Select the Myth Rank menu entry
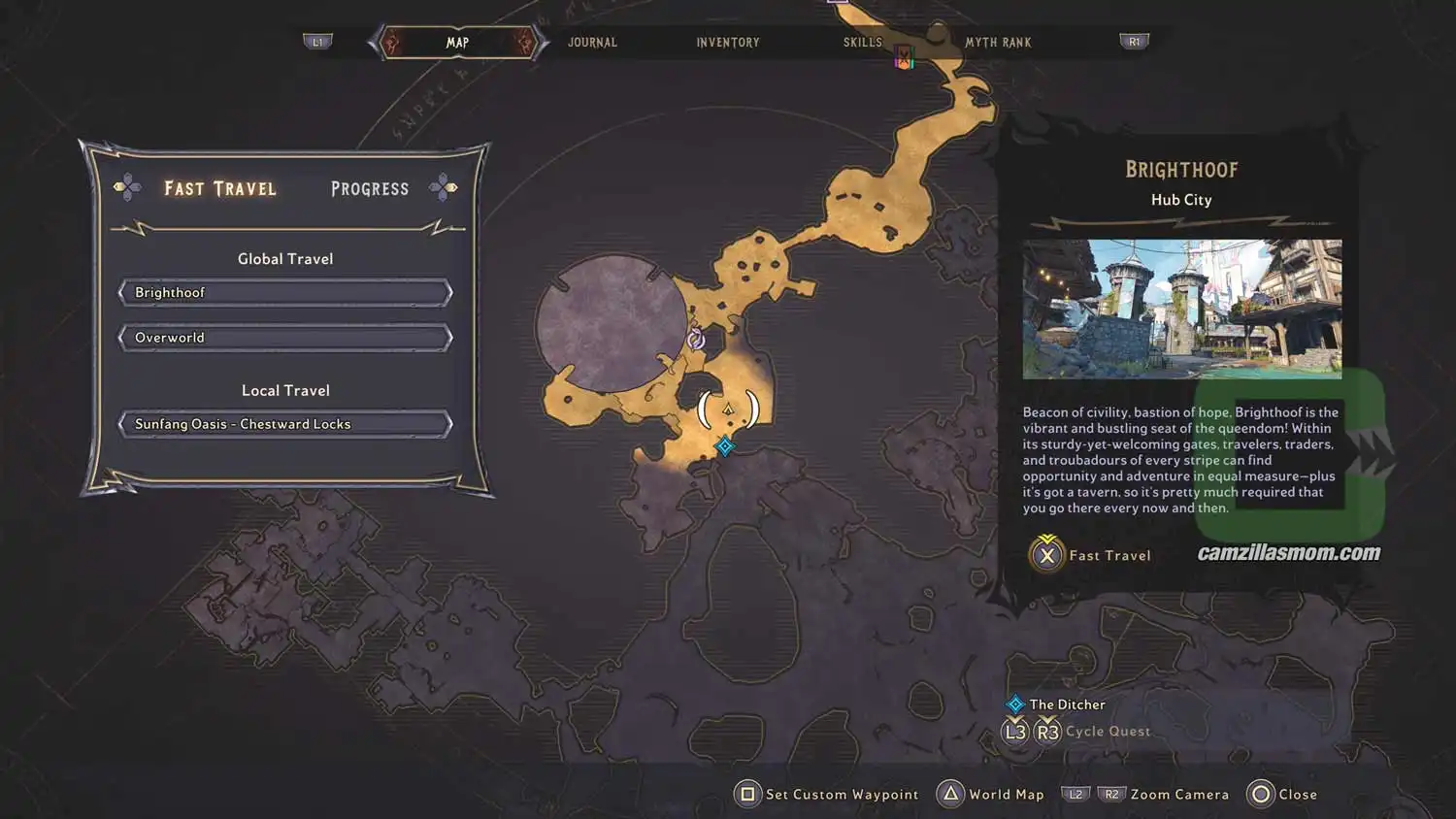1456x819 pixels. 999,42
